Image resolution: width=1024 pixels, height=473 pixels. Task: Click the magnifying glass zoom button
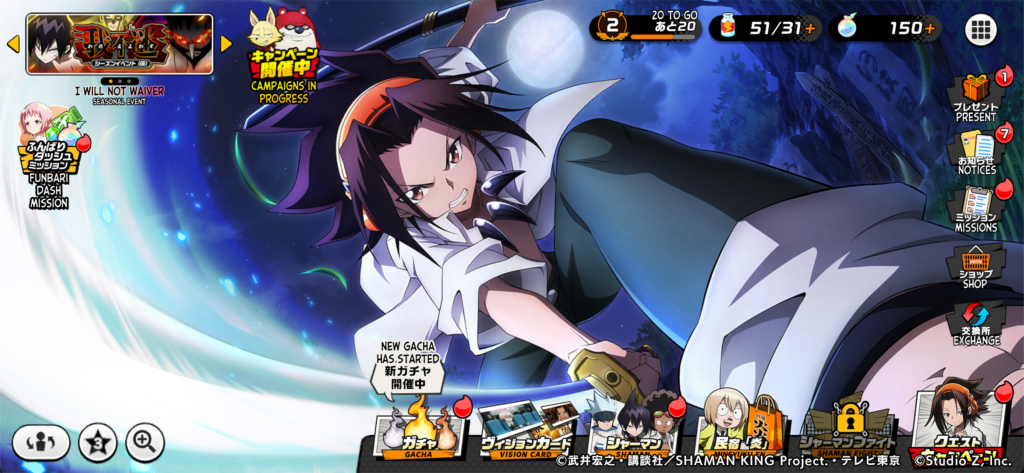click(x=145, y=441)
